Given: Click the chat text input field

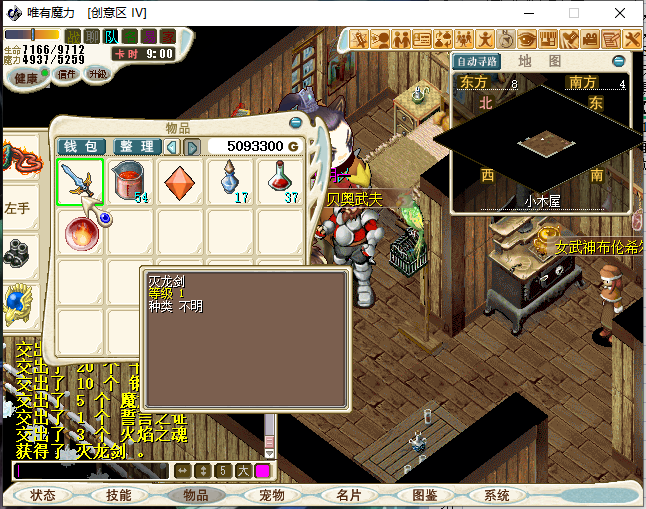Looking at the screenshot, I should [x=92, y=470].
